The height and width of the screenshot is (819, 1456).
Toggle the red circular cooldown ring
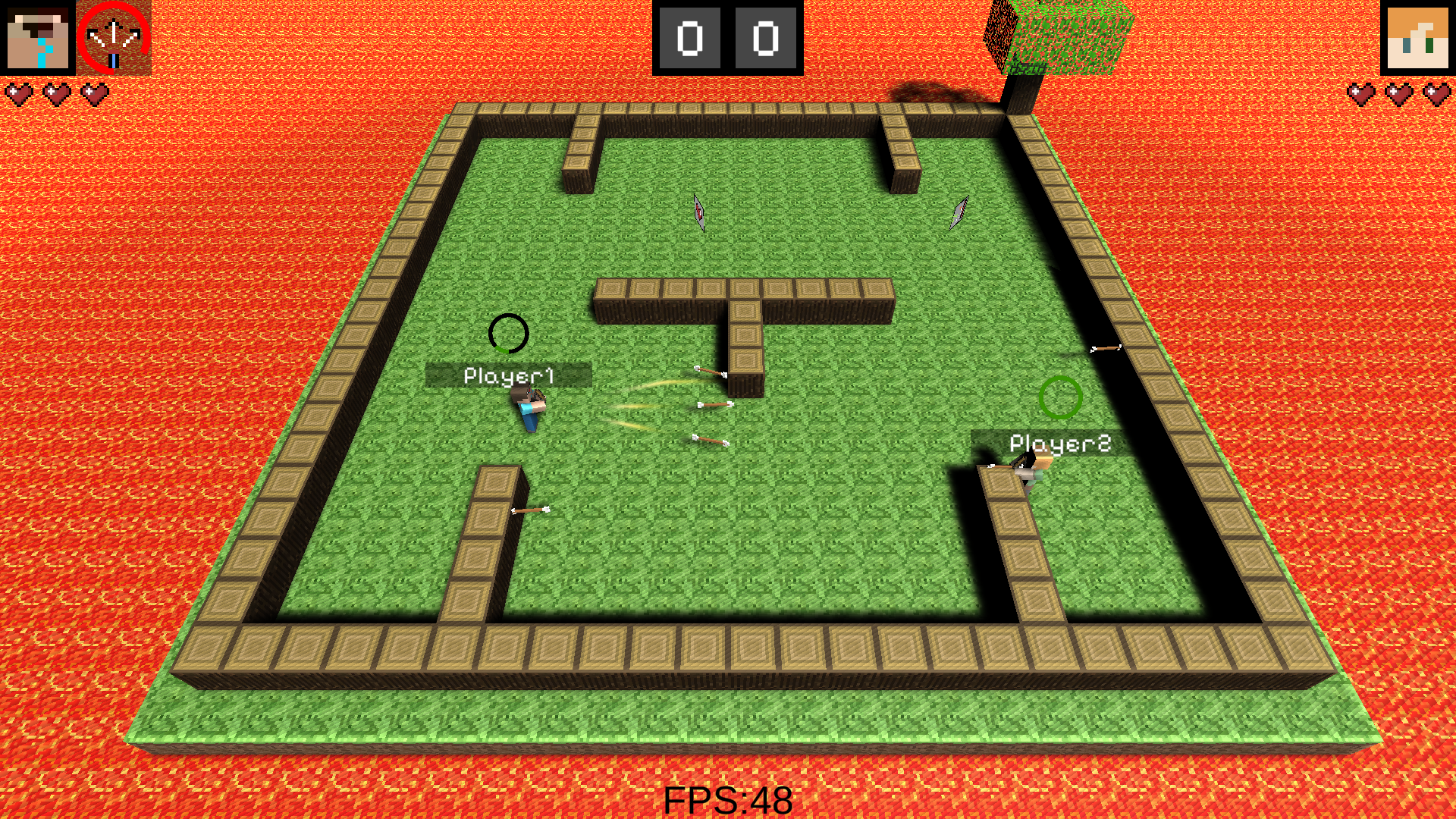click(112, 39)
